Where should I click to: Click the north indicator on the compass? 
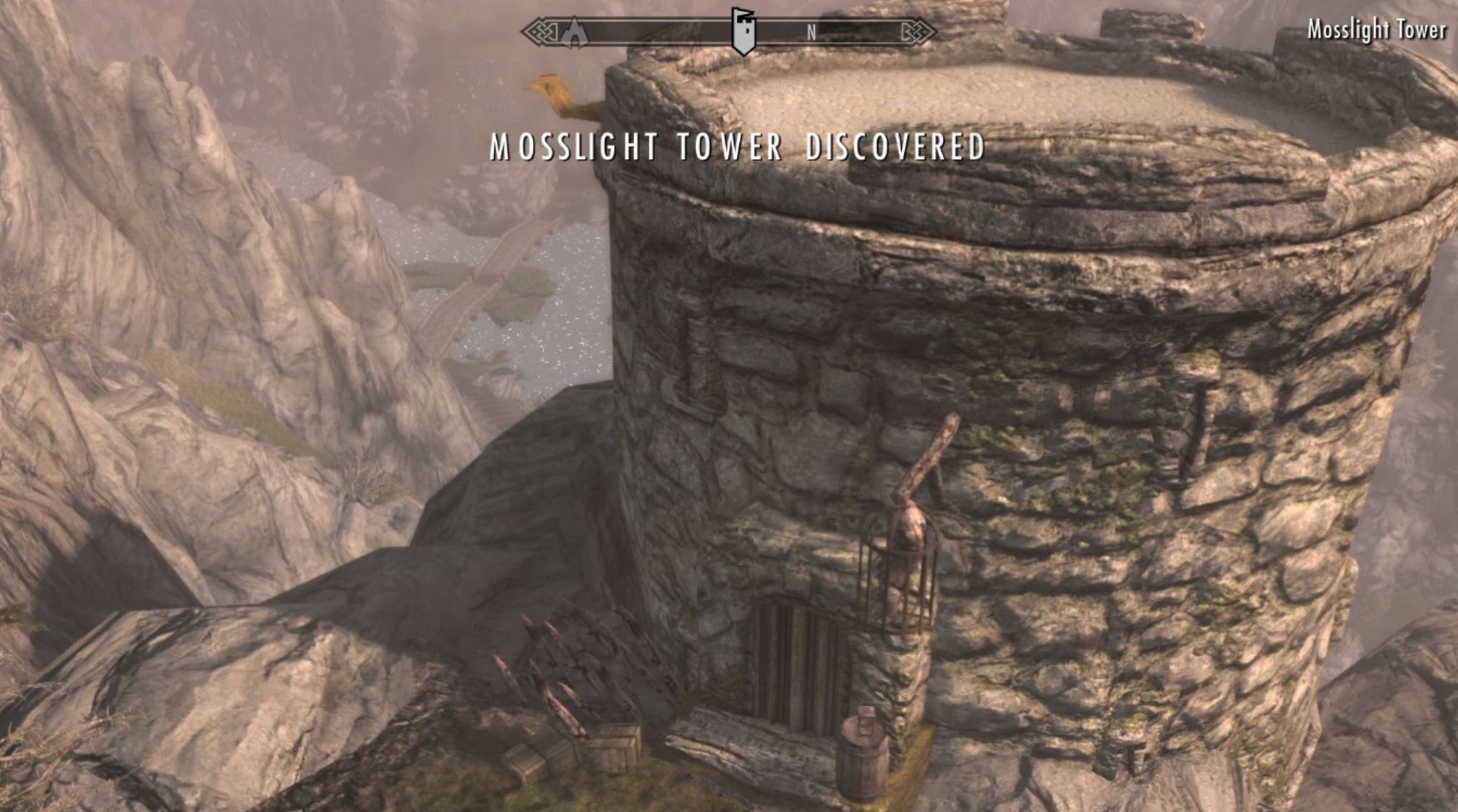811,33
